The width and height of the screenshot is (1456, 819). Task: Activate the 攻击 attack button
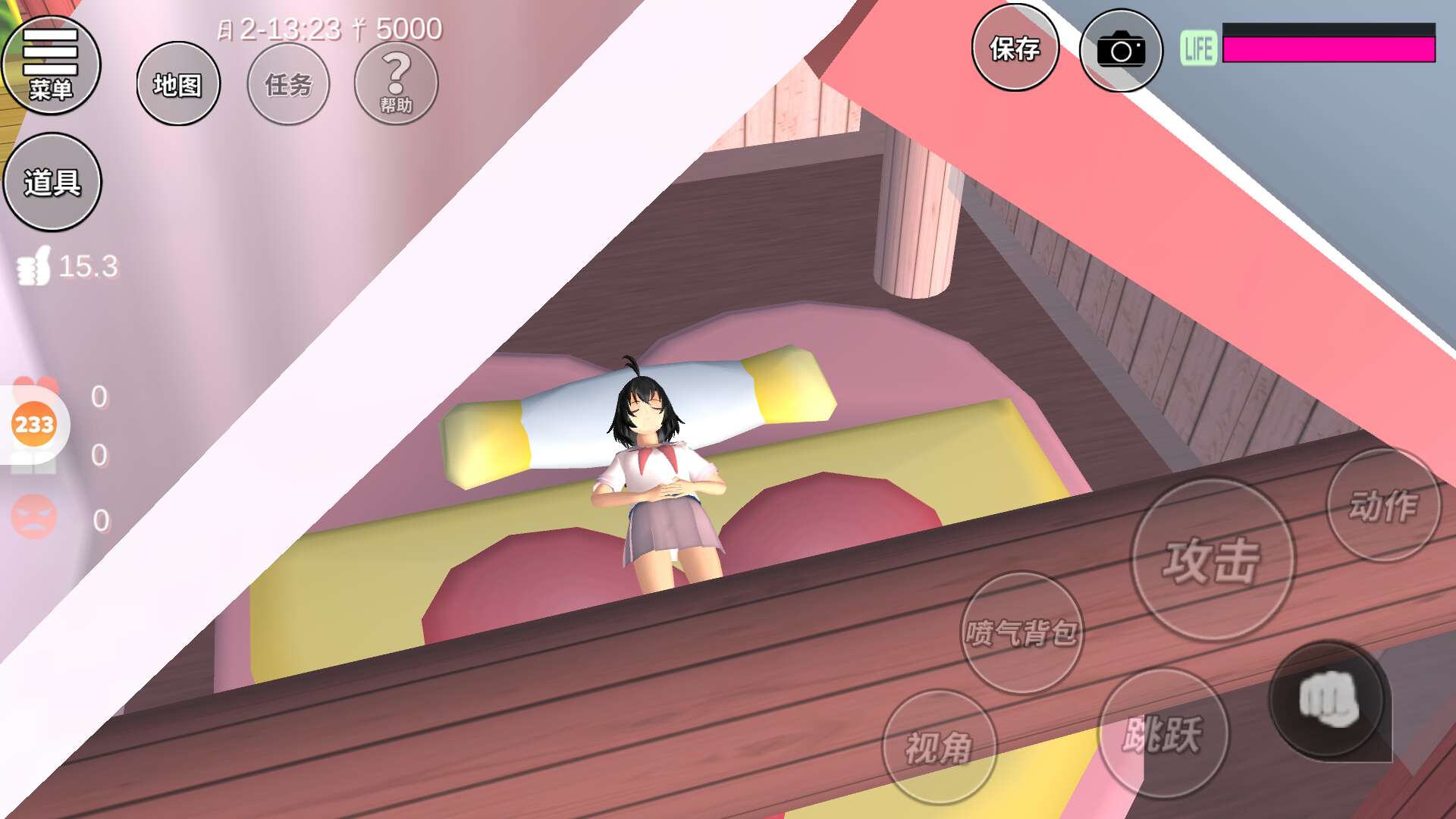tap(1213, 560)
